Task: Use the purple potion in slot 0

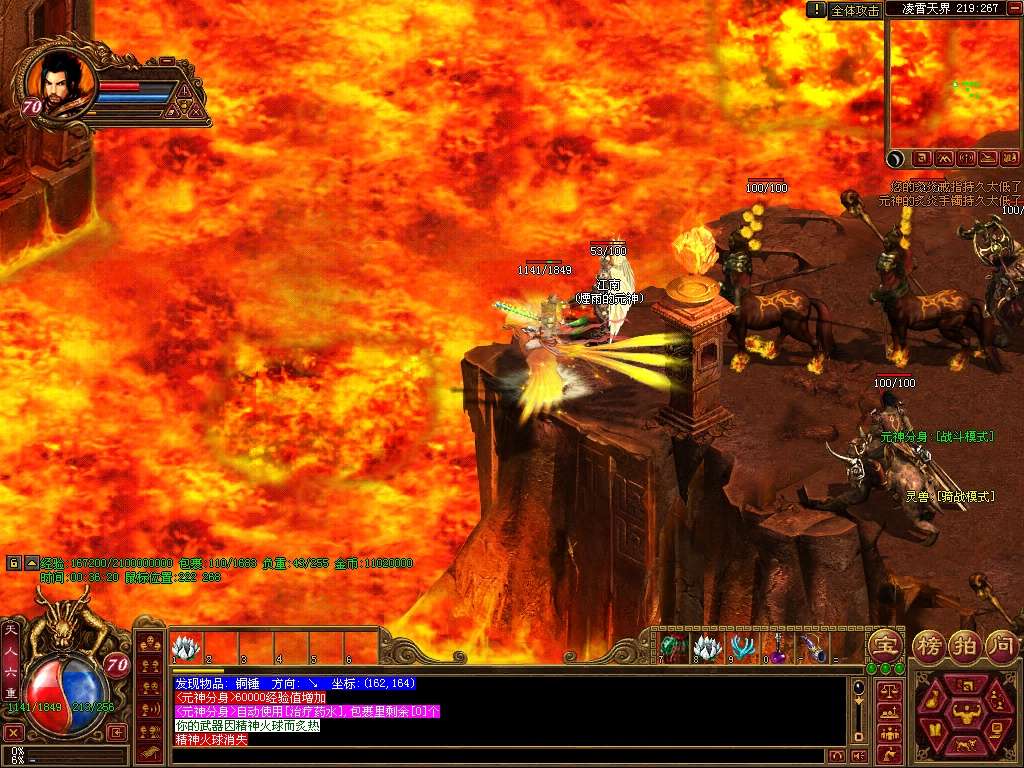Action: 776,648
